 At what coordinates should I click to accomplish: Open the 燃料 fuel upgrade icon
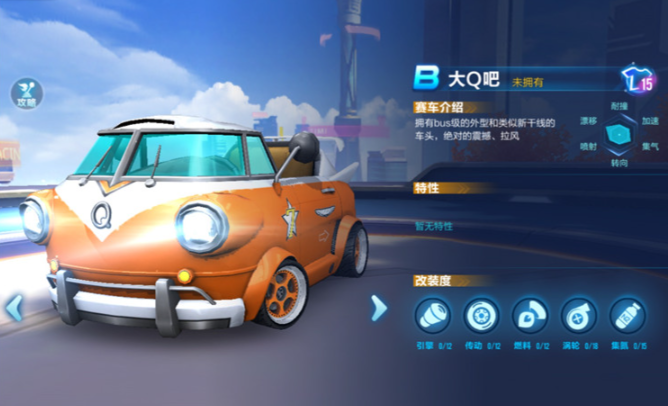(530, 316)
